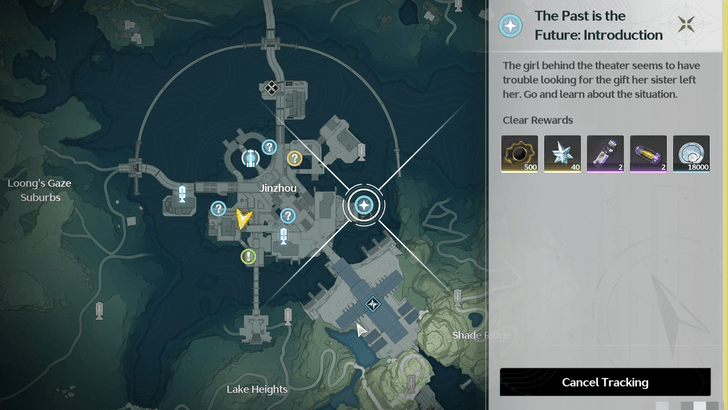The width and height of the screenshot is (728, 410).
Task: Select the diamond marker on the southeast building
Action: (x=372, y=304)
